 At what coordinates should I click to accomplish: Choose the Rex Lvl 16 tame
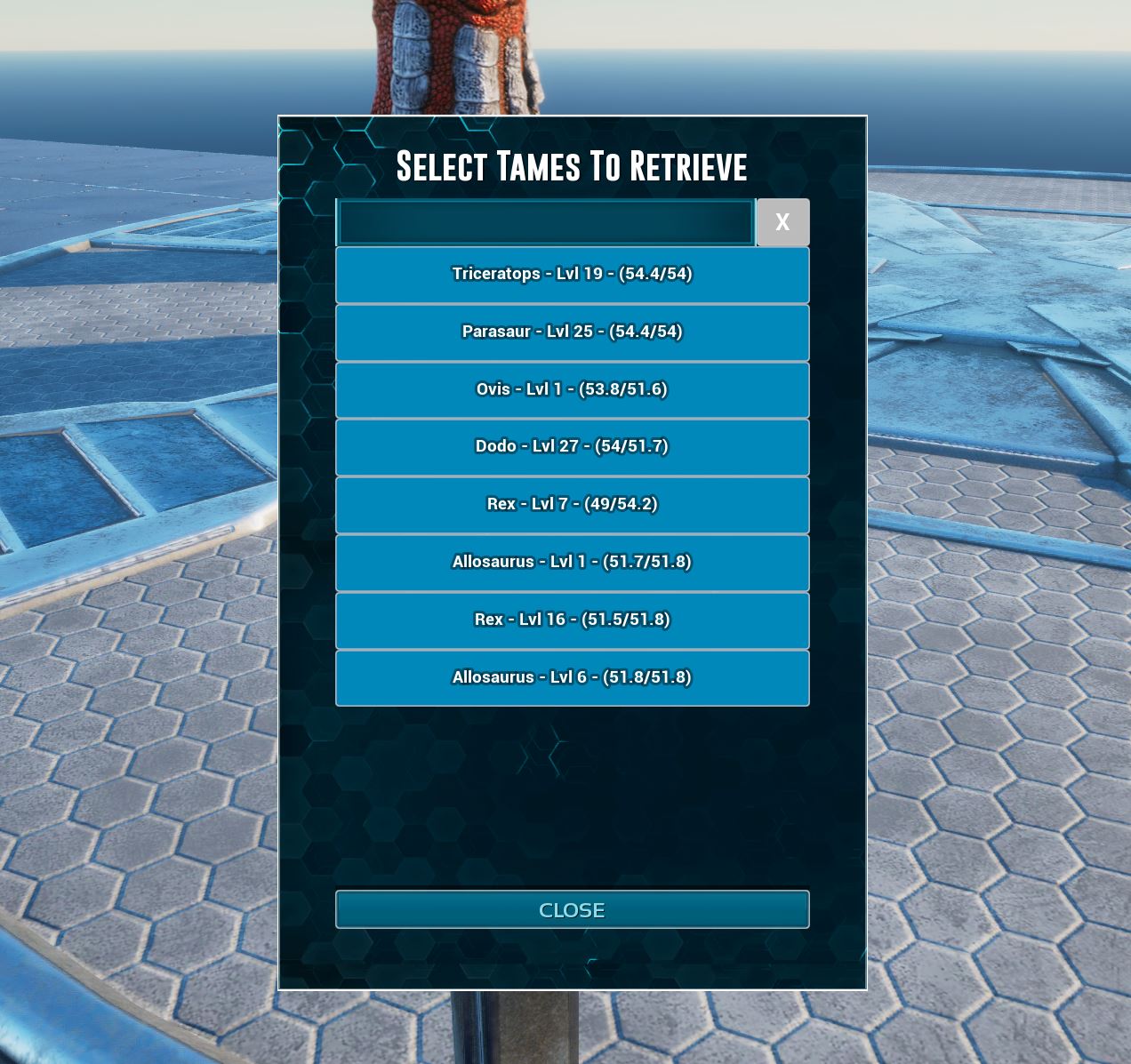(x=572, y=620)
